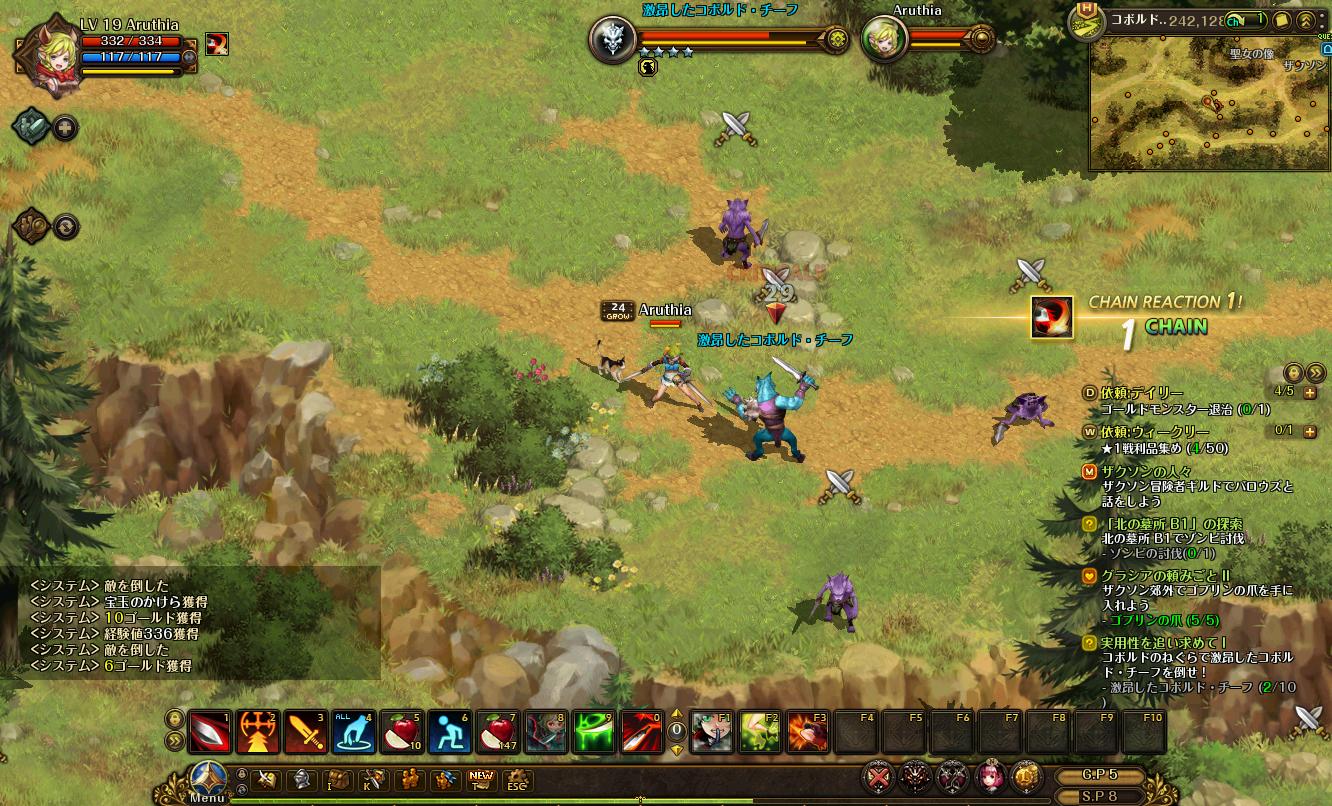Select the enraged Kobold Chief target portrait

click(x=612, y=40)
